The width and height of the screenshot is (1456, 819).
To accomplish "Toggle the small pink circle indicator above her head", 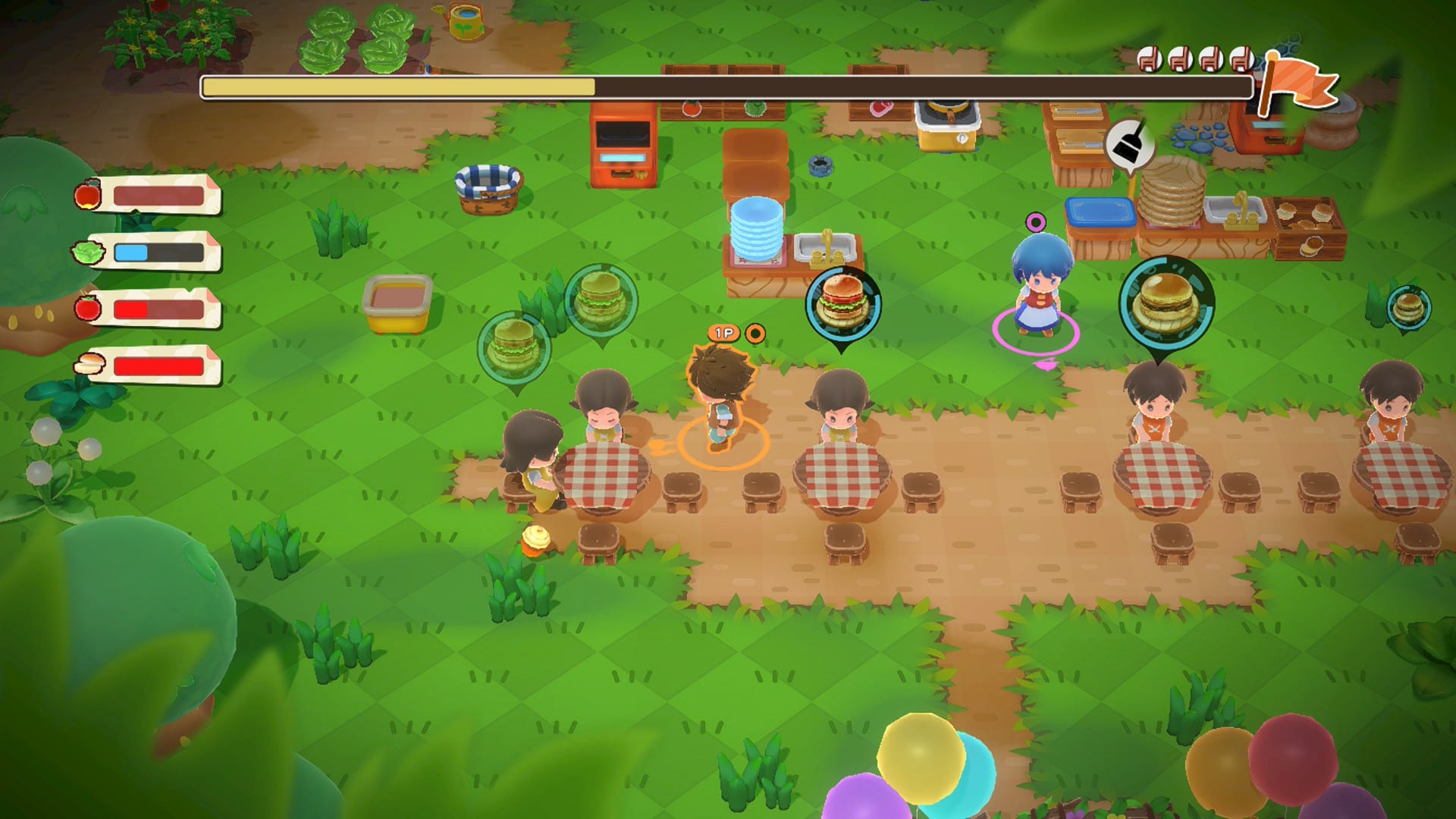I will point(1036,221).
